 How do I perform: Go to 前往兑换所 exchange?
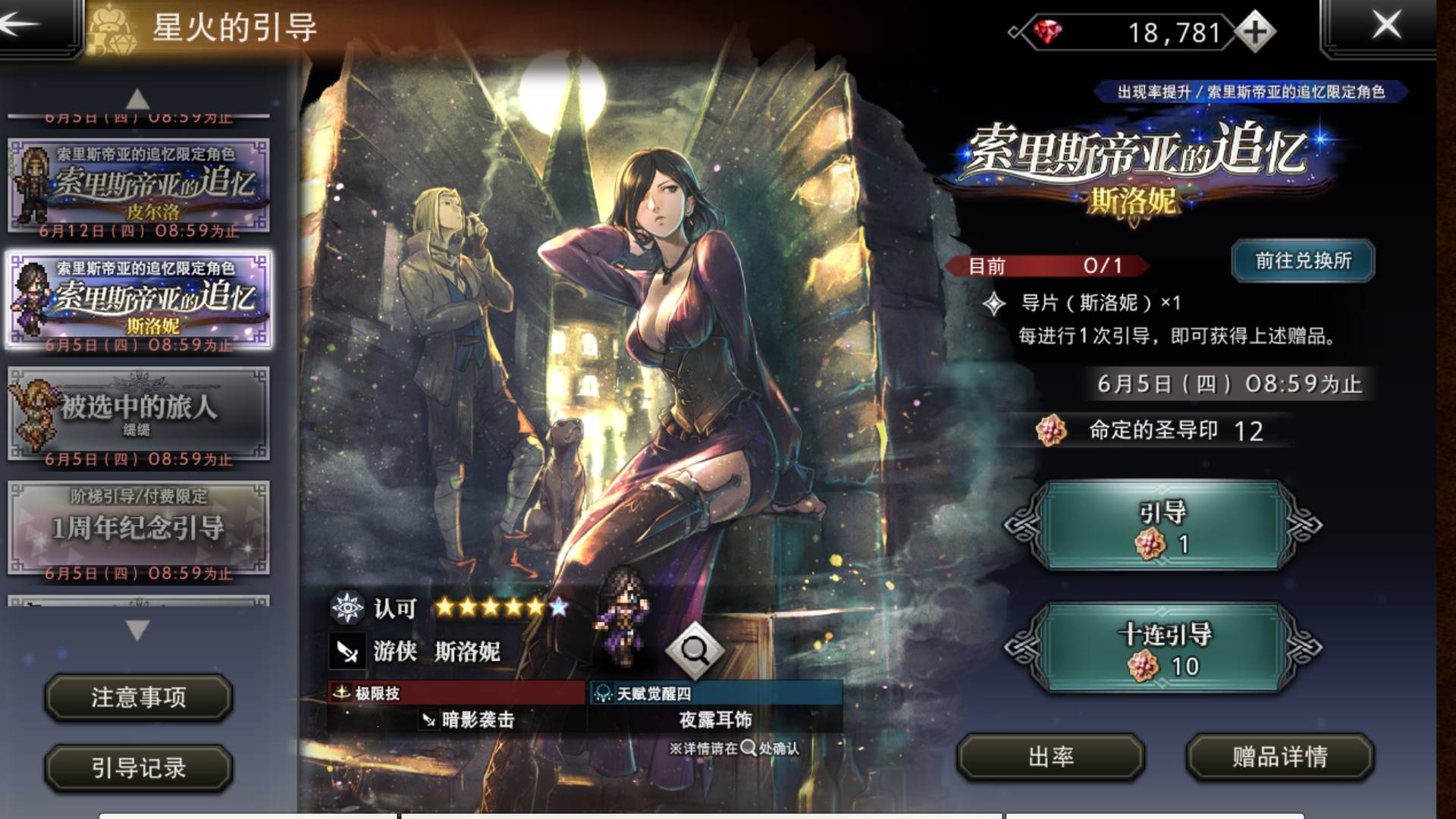click(x=1303, y=261)
